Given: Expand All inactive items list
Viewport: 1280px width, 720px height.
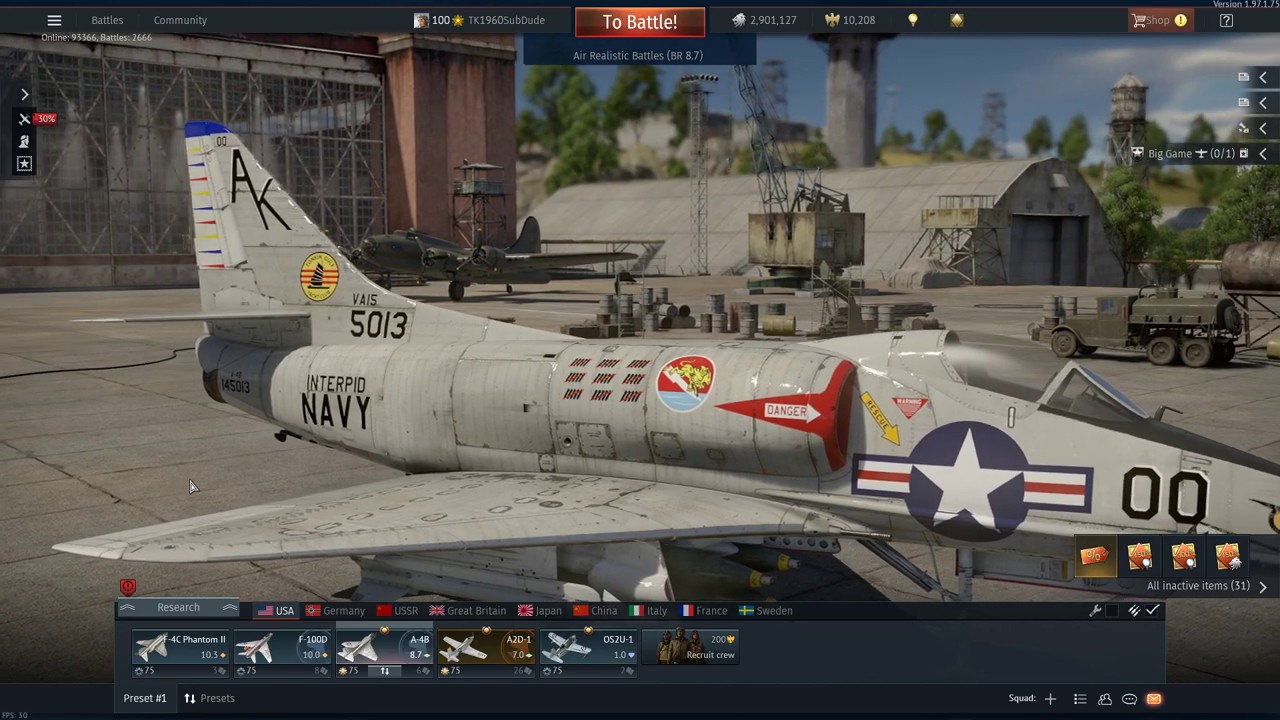Looking at the screenshot, I should [x=1206, y=586].
